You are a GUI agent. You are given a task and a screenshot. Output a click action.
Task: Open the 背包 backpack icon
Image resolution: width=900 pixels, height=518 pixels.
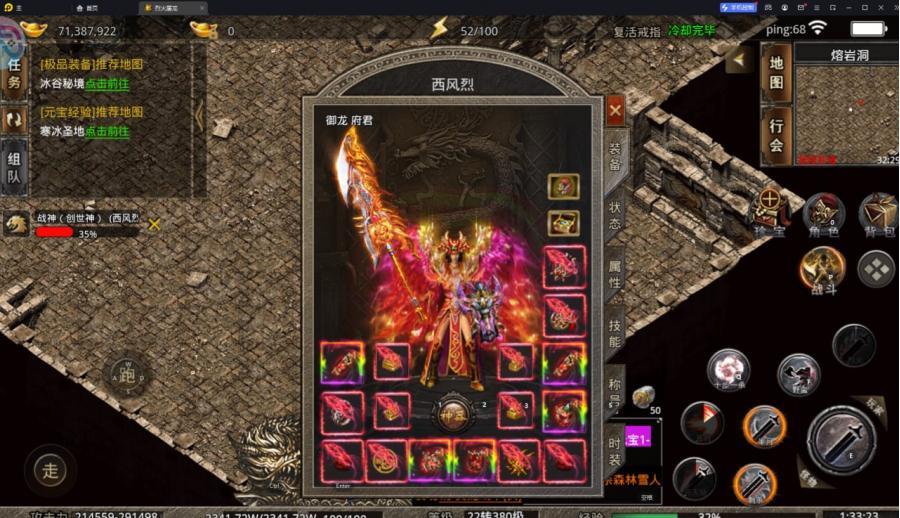(x=877, y=213)
